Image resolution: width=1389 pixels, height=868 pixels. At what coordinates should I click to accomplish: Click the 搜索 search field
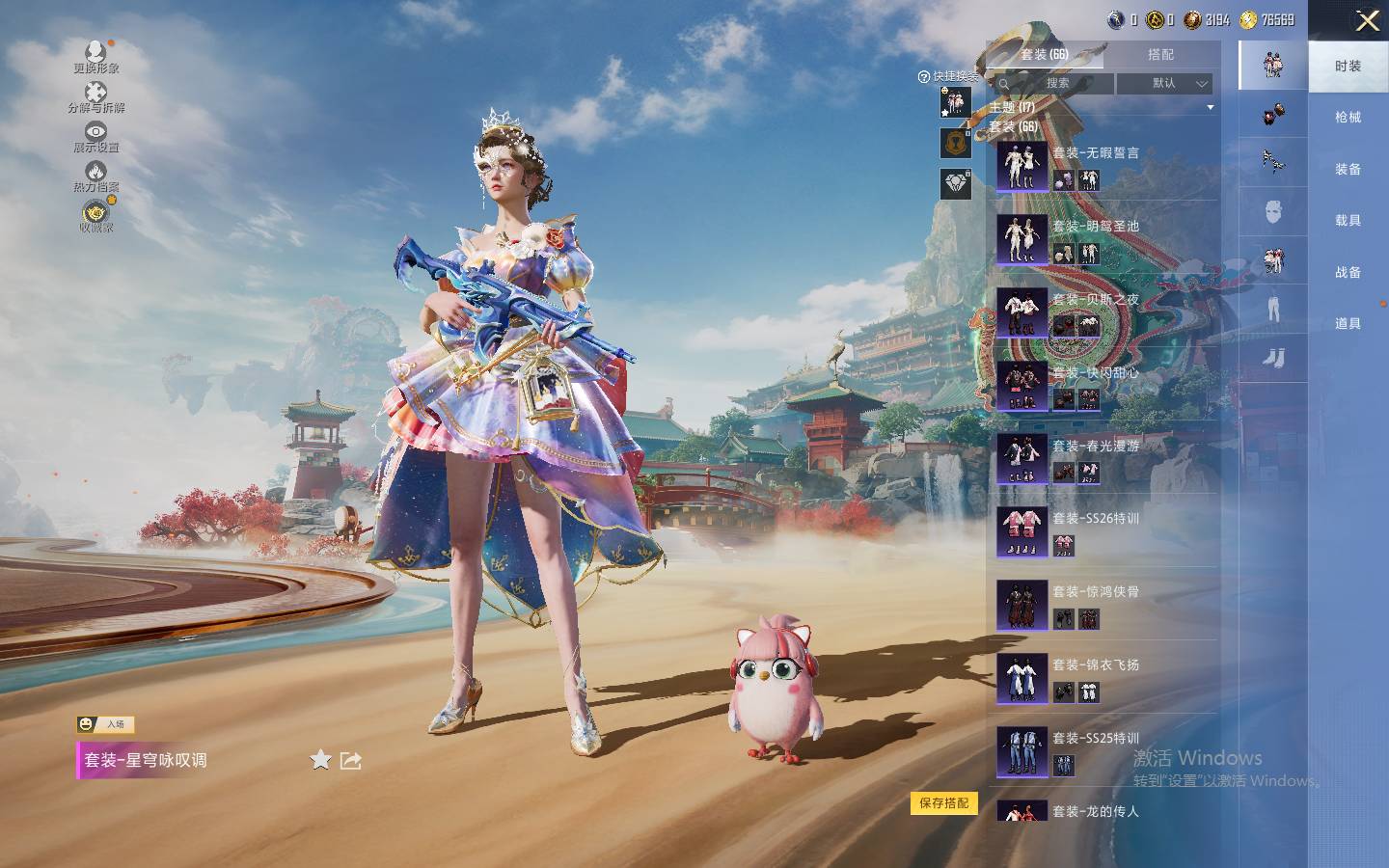pos(1055,84)
